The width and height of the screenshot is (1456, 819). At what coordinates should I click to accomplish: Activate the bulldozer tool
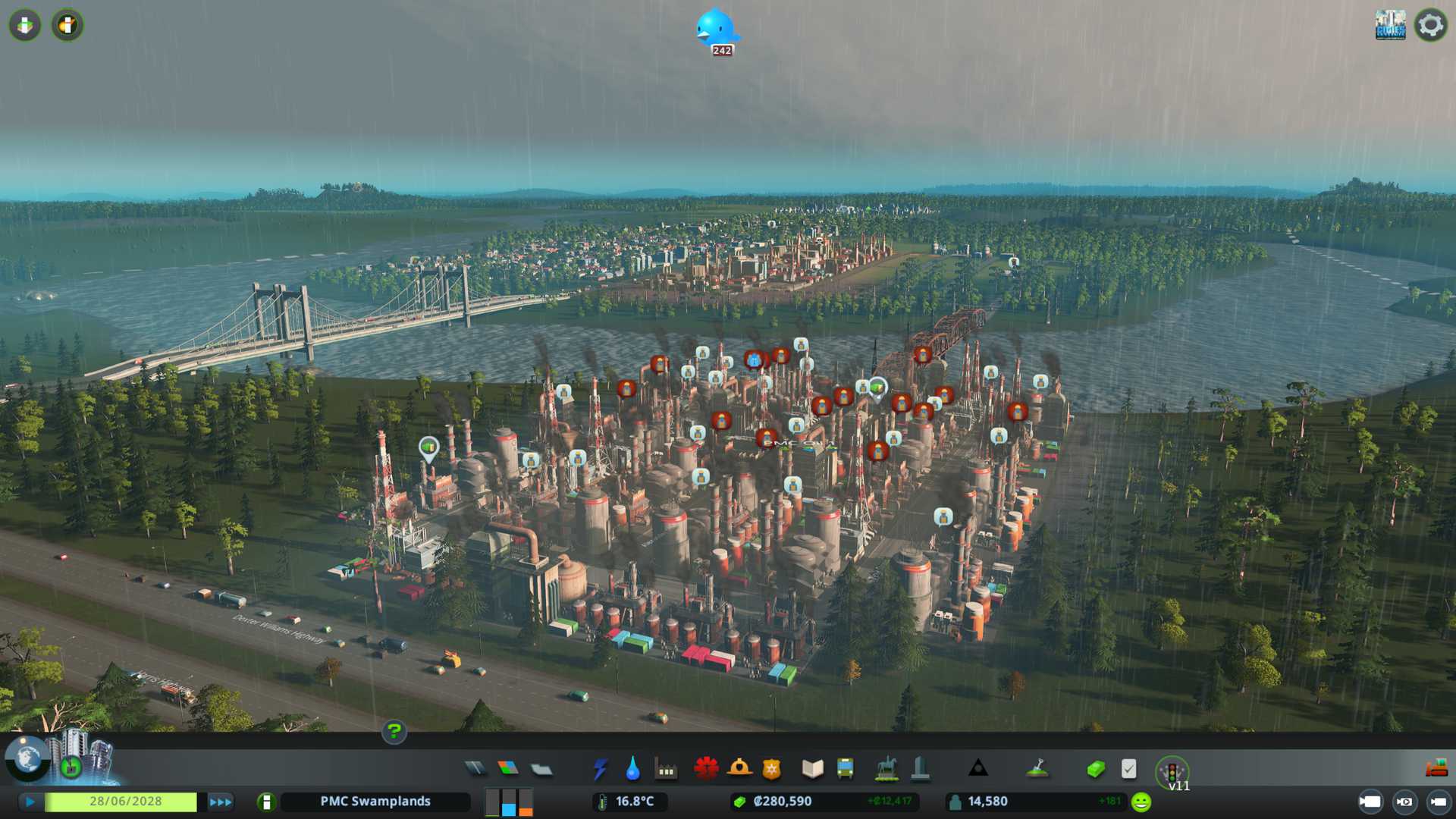tap(1436, 769)
